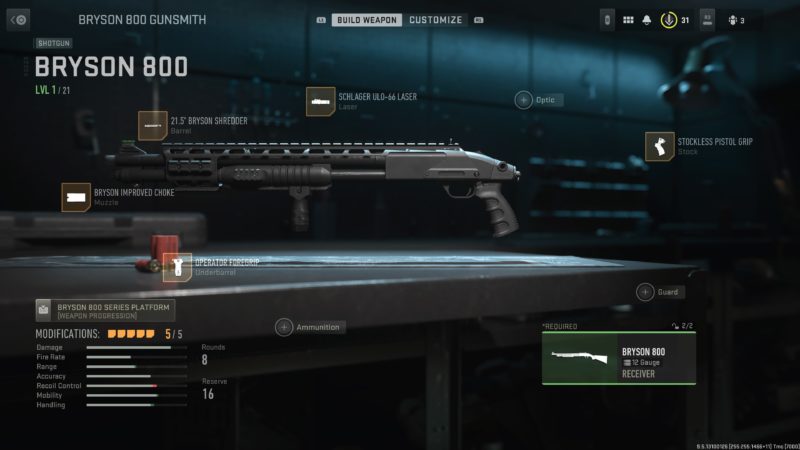Add an Optic attachment

[x=524, y=99]
